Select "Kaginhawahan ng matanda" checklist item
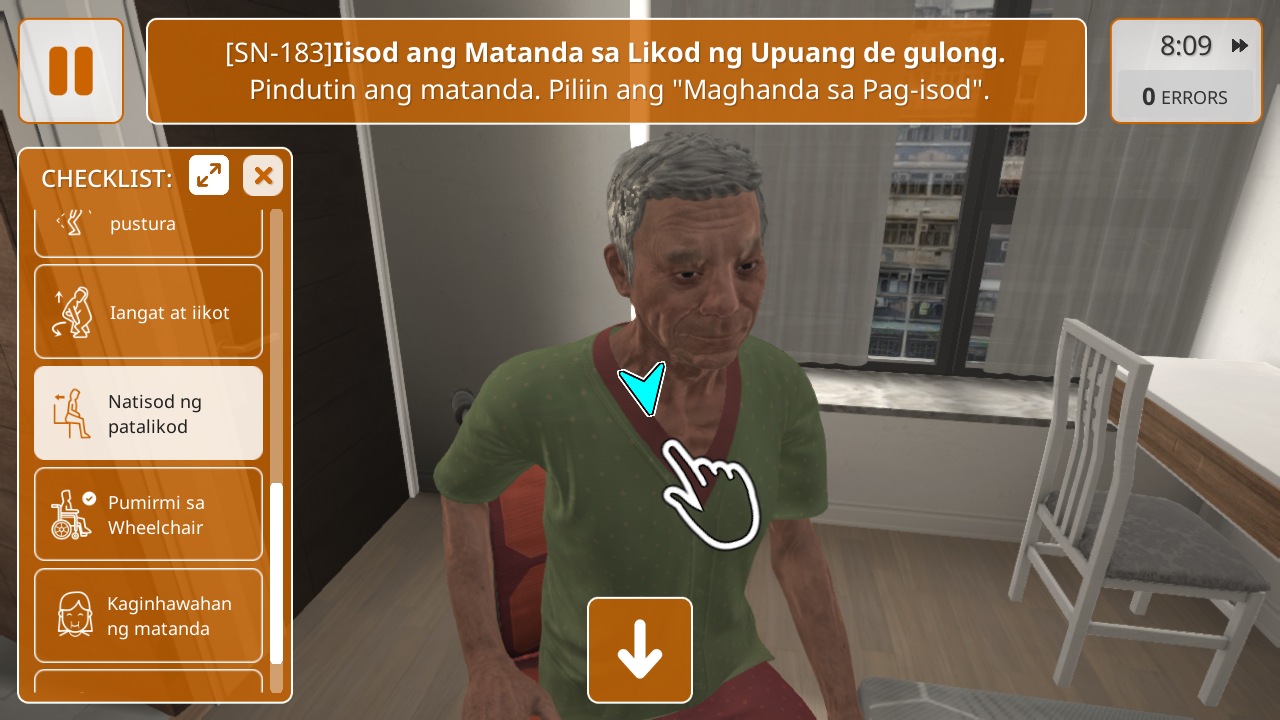Screen dimensions: 1280x720 [x=148, y=615]
